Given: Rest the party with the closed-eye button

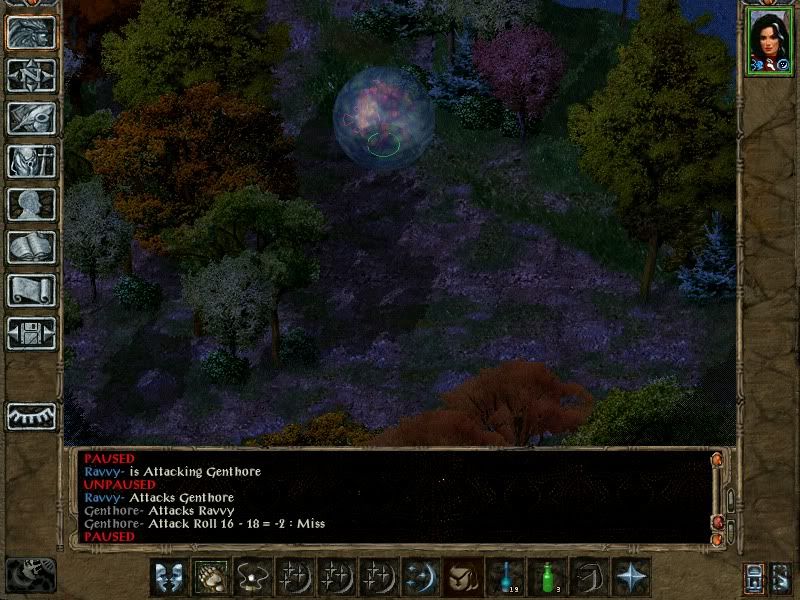Looking at the screenshot, I should click(31, 415).
